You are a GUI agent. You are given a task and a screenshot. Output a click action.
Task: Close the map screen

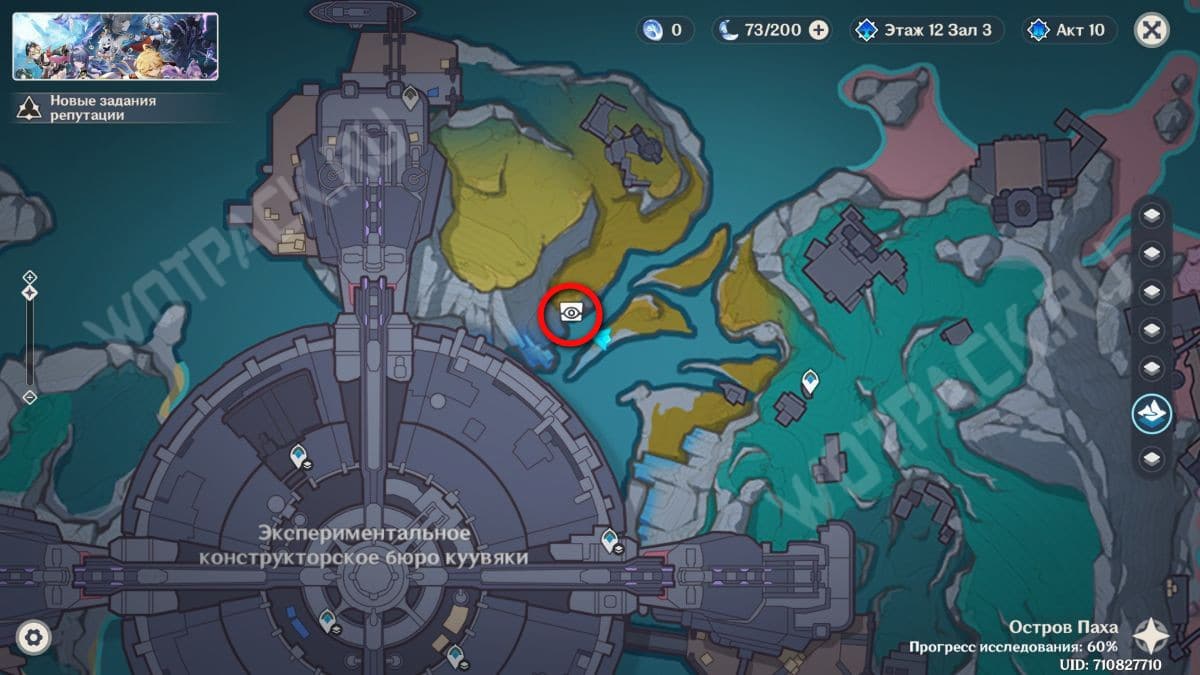(x=1152, y=30)
